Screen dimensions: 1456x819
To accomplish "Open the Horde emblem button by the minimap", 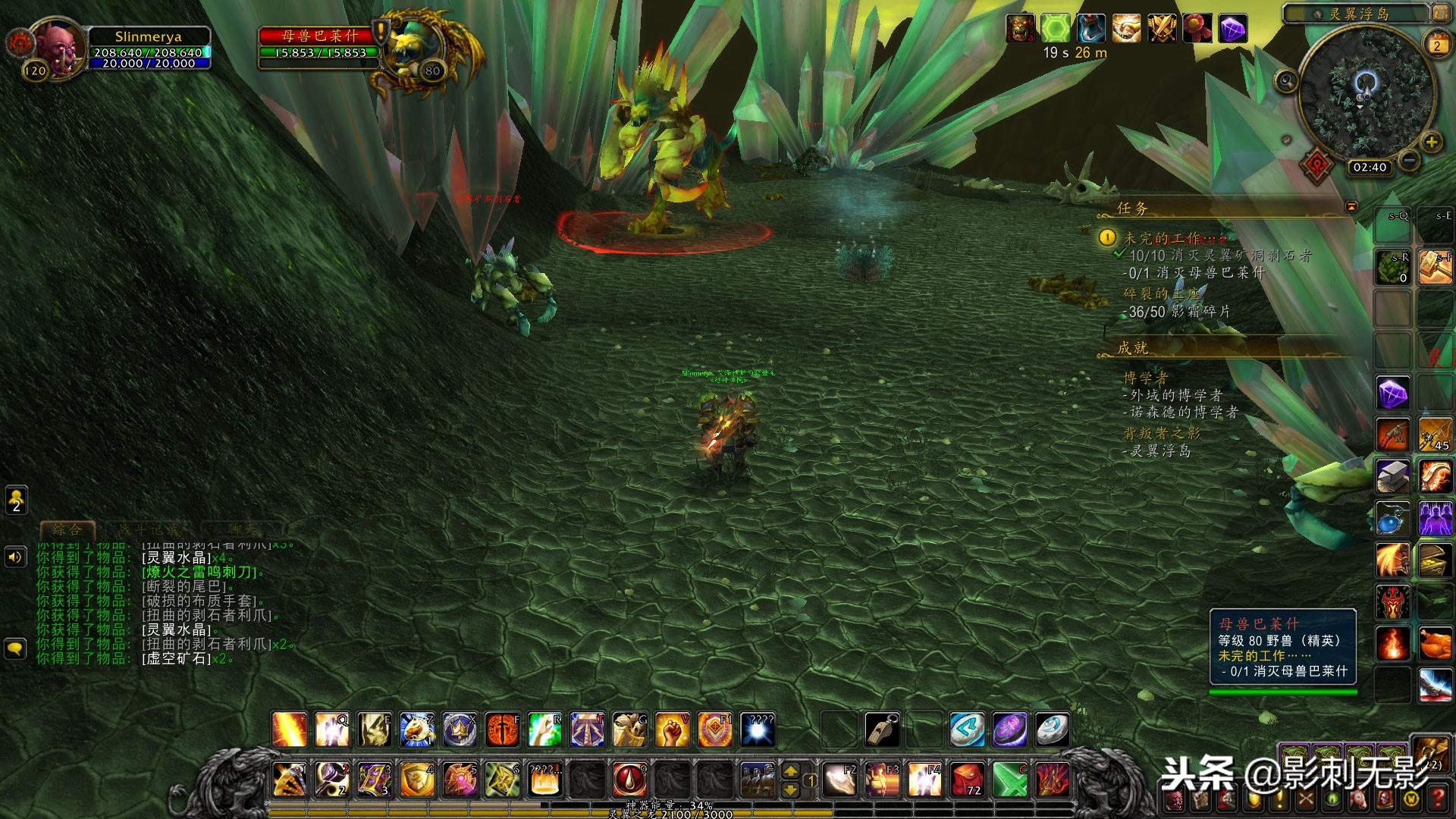I will pyautogui.click(x=1317, y=165).
